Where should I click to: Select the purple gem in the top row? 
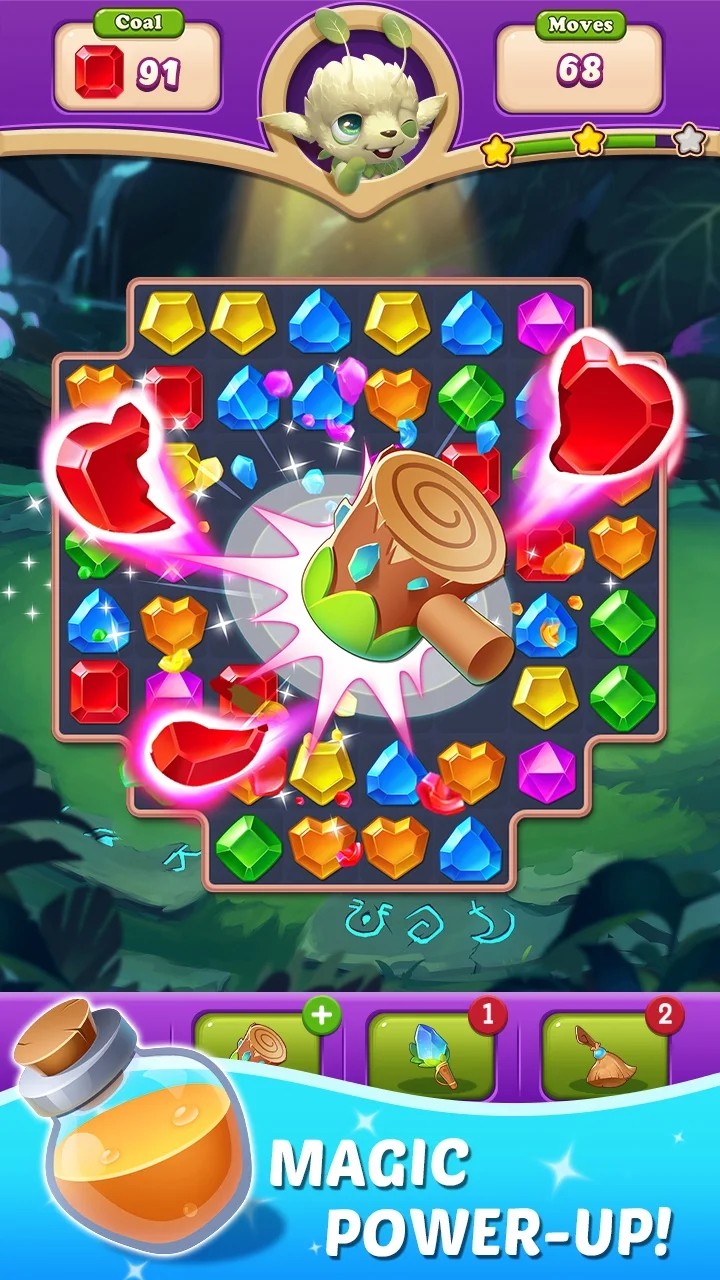(546, 322)
